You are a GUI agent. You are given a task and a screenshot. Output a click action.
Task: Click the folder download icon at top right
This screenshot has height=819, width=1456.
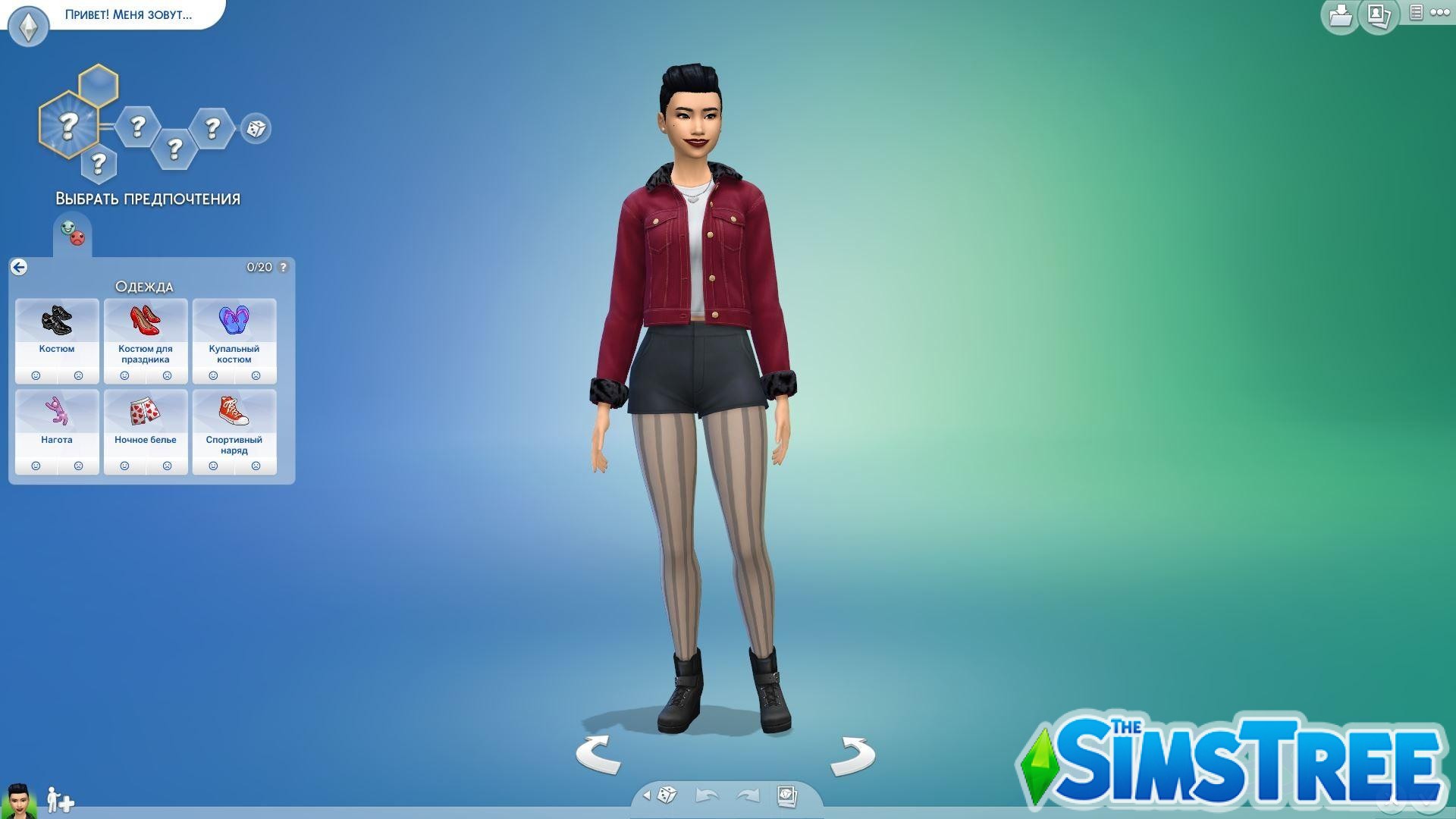(x=1340, y=15)
